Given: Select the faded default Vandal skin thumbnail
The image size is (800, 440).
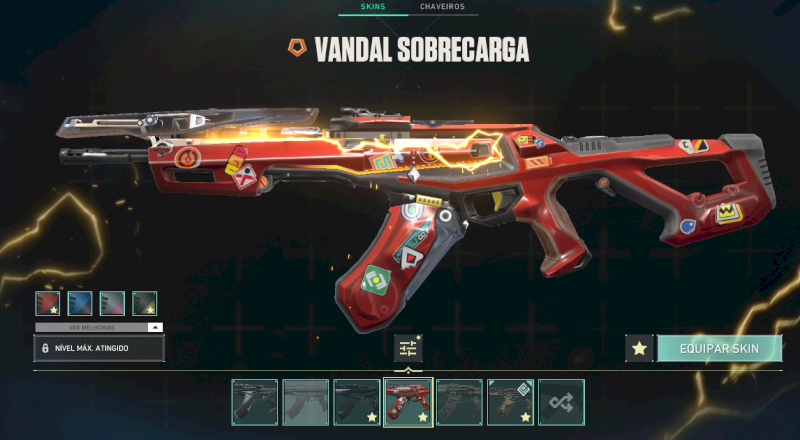Looking at the screenshot, I should coord(305,403).
